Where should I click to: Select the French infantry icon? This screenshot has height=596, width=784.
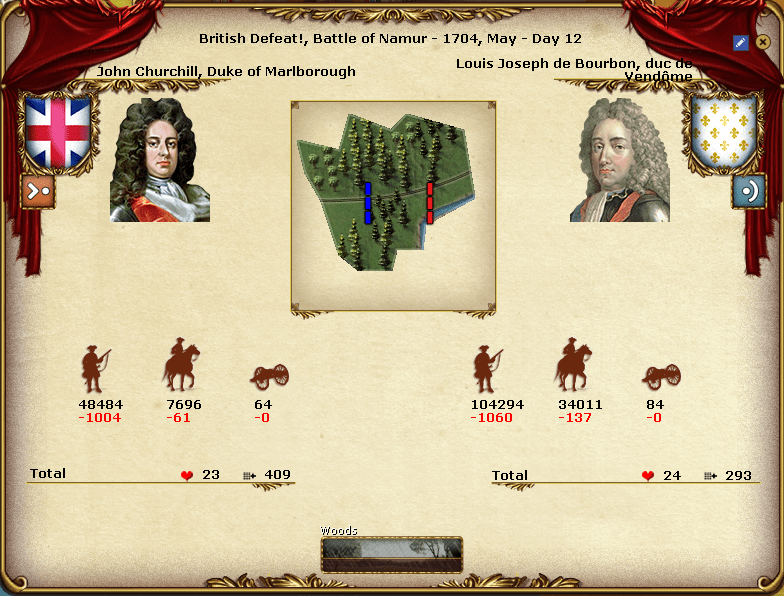coord(488,368)
